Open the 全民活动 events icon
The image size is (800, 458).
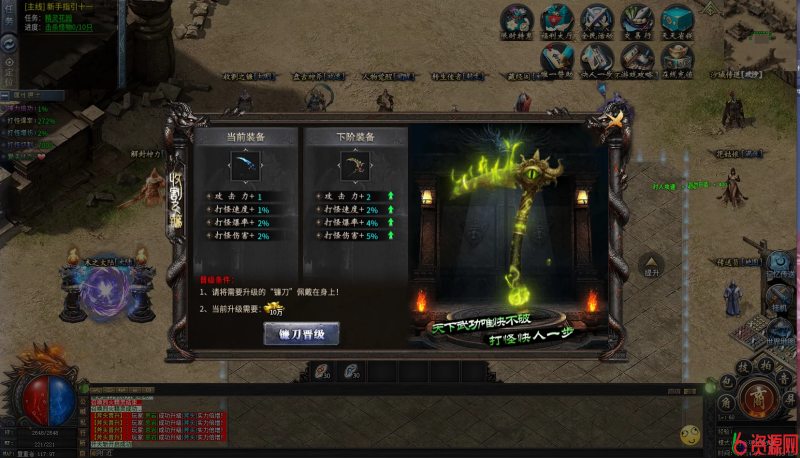(x=597, y=19)
